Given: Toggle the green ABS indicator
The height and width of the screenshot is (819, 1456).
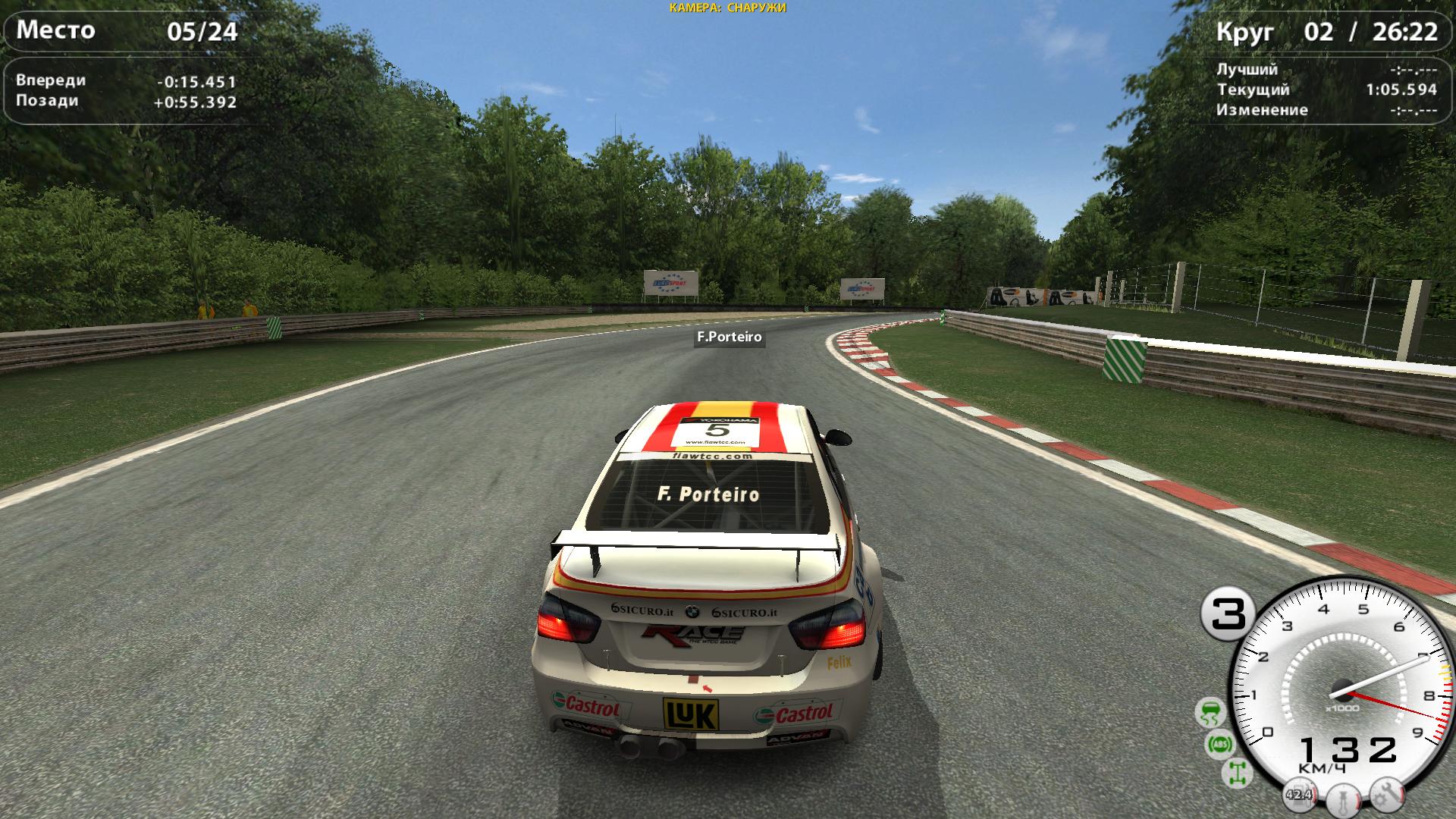Looking at the screenshot, I should pos(1221,745).
